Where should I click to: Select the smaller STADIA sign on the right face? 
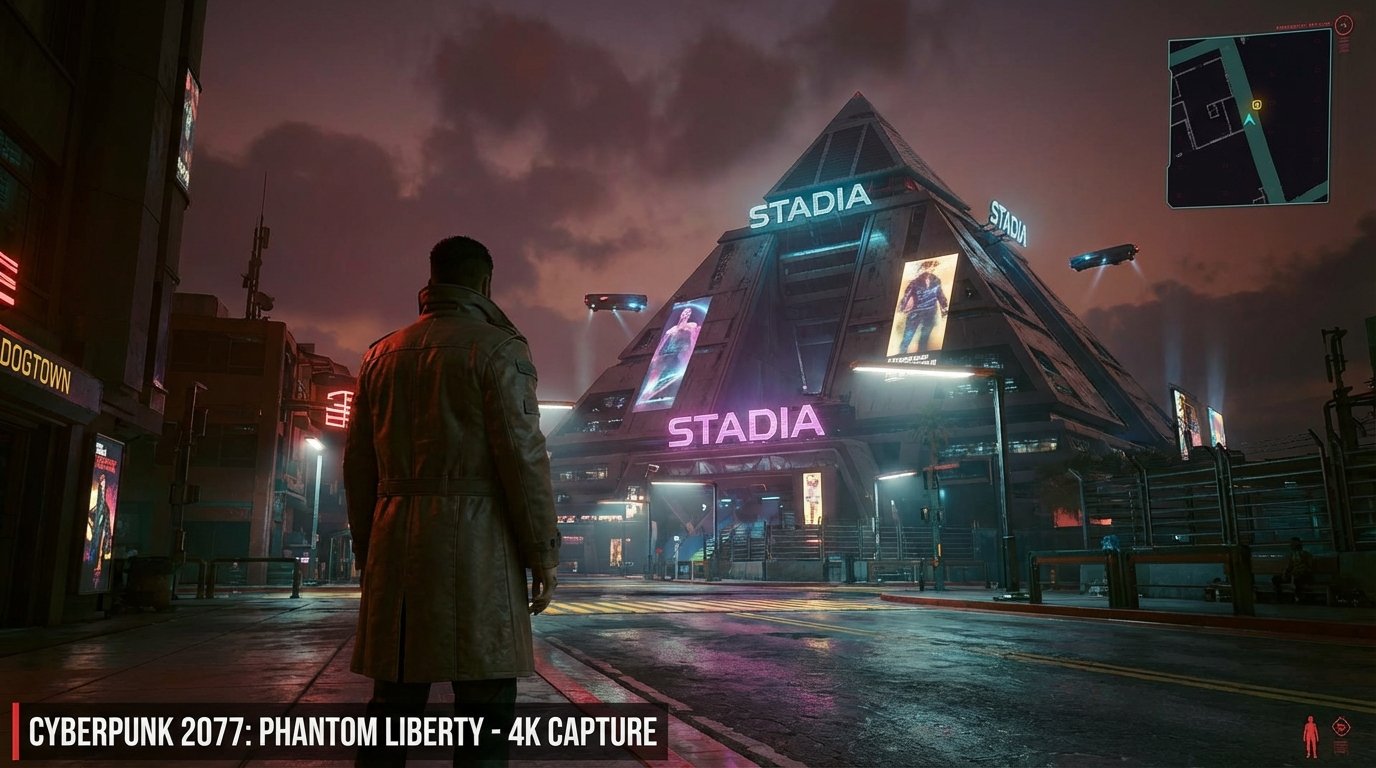click(x=1008, y=222)
